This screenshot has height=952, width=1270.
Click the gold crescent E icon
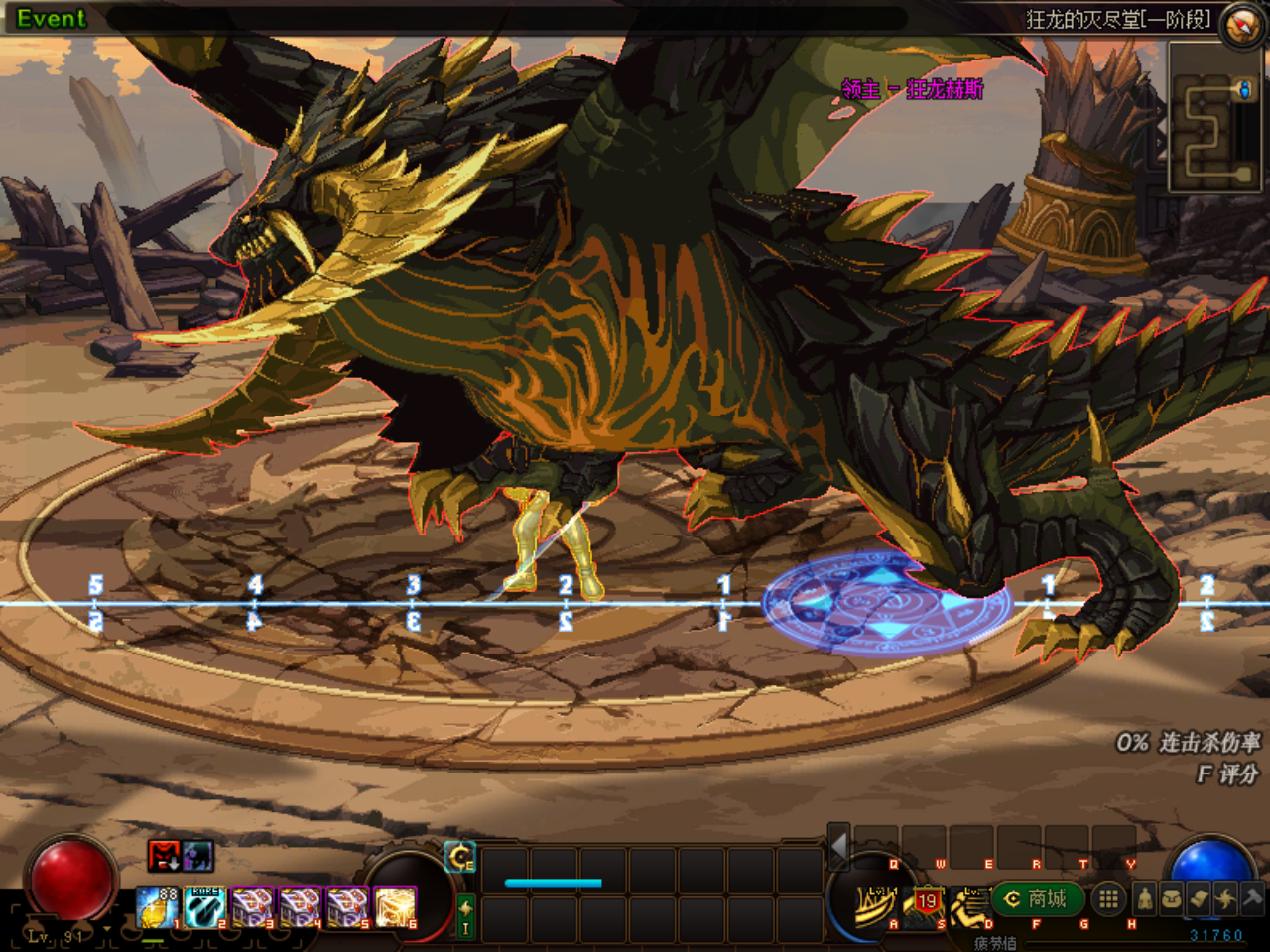pyautogui.click(x=460, y=857)
